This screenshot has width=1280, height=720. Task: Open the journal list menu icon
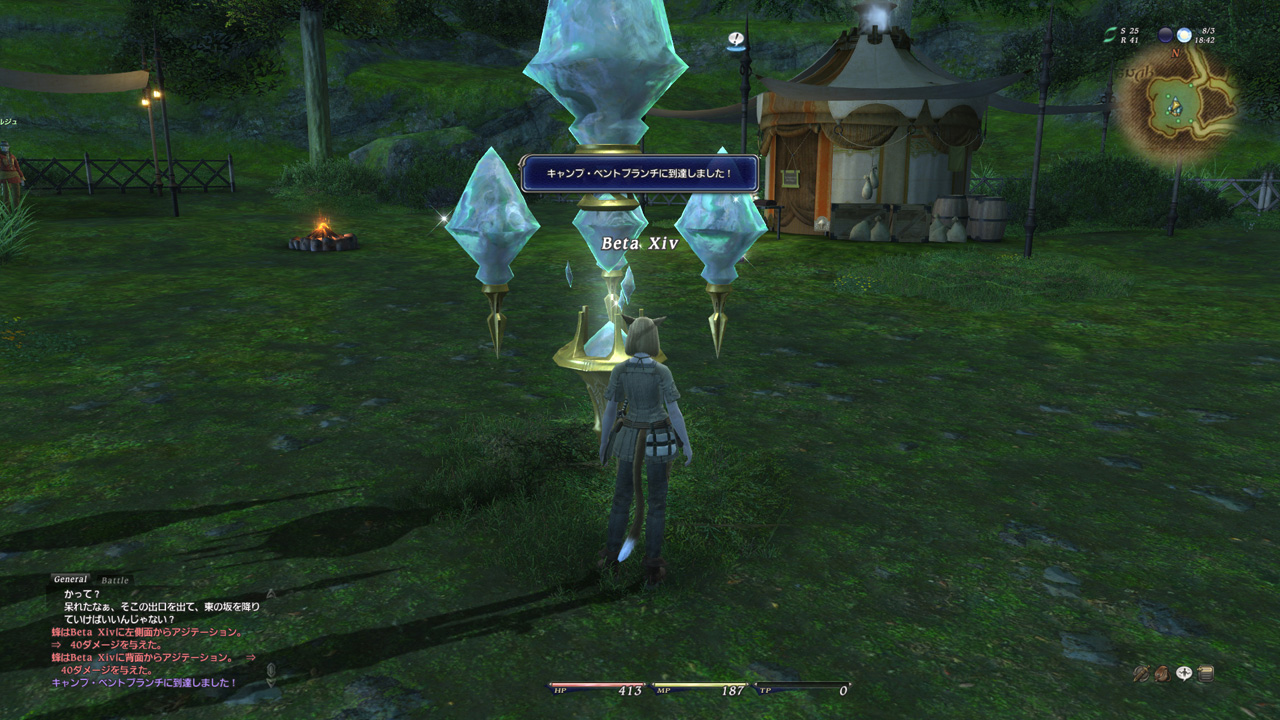click(1206, 673)
